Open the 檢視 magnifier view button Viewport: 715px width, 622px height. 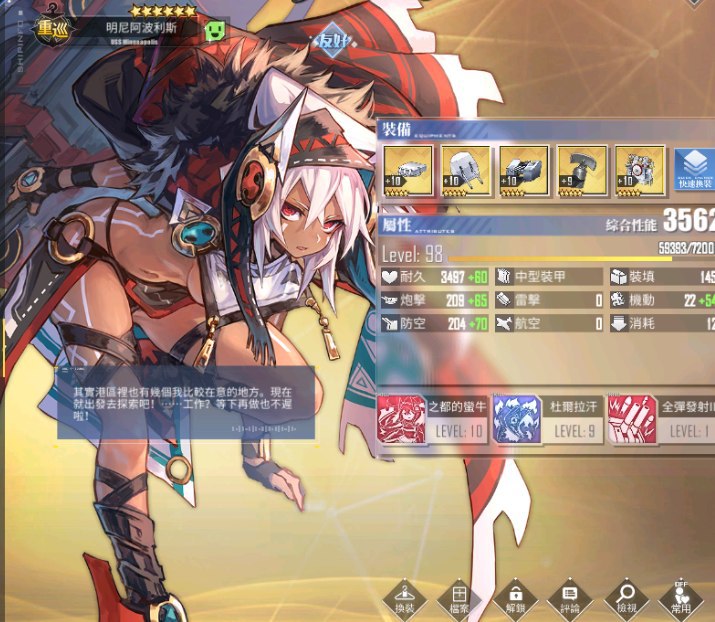click(x=627, y=598)
